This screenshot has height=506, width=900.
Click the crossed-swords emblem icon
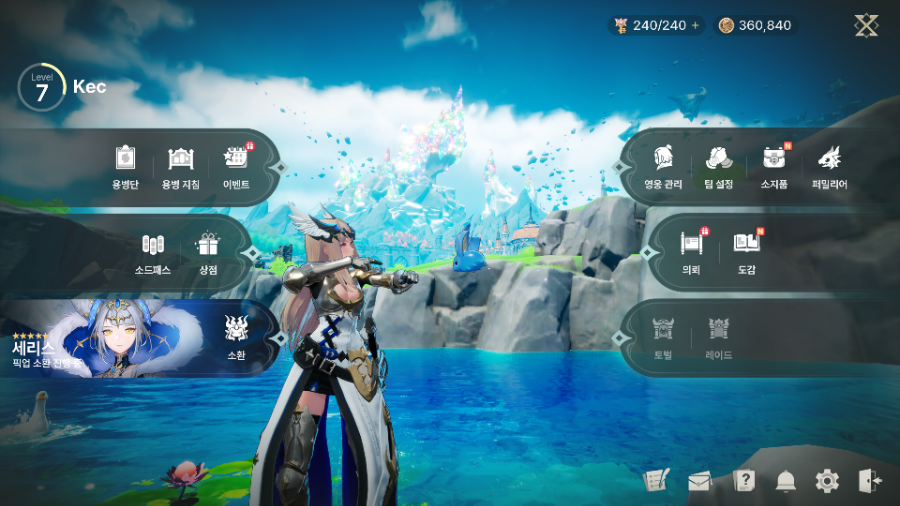click(866, 26)
